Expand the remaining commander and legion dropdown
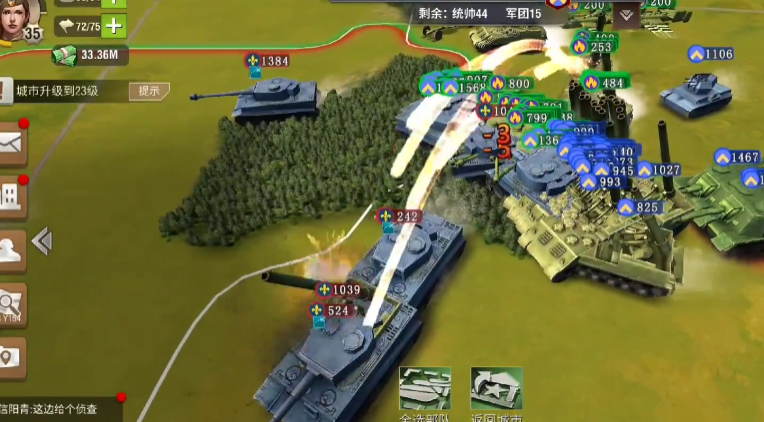The width and height of the screenshot is (764, 422). pyautogui.click(x=627, y=14)
